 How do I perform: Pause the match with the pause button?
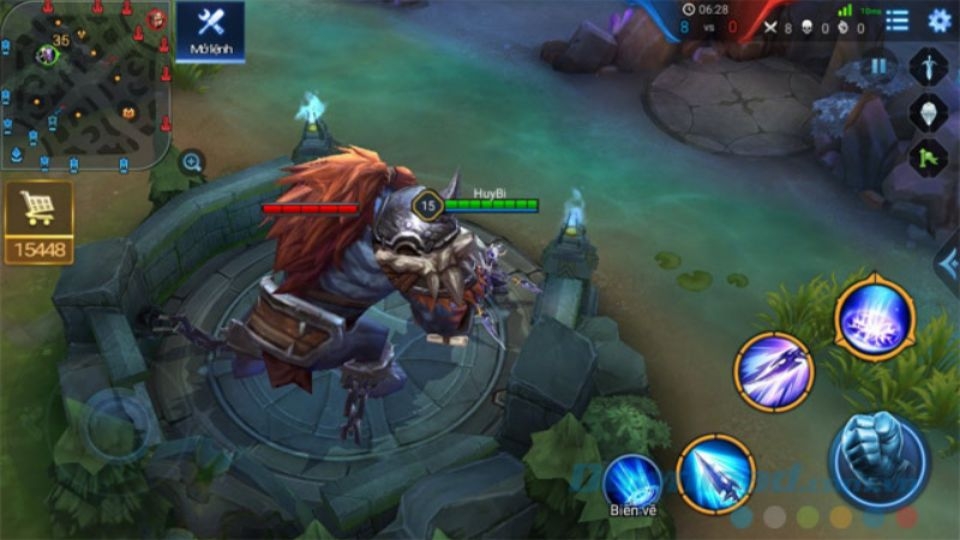pos(878,66)
